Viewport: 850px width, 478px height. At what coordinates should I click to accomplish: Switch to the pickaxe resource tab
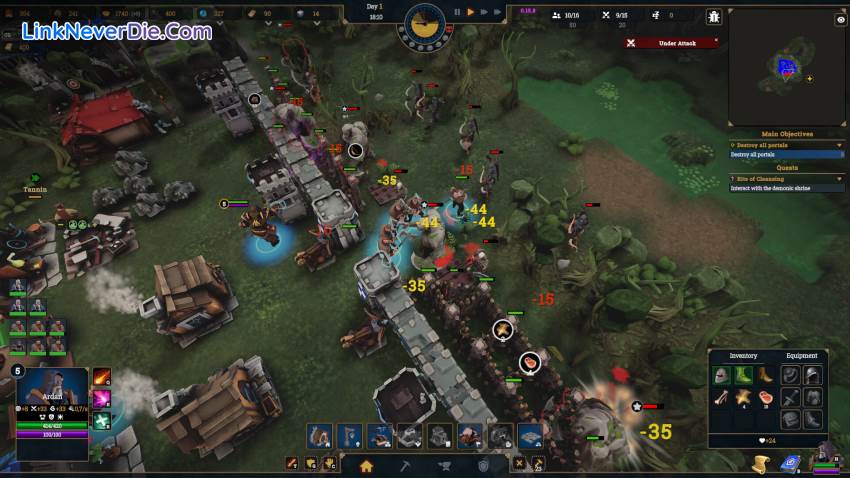pyautogui.click(x=405, y=465)
